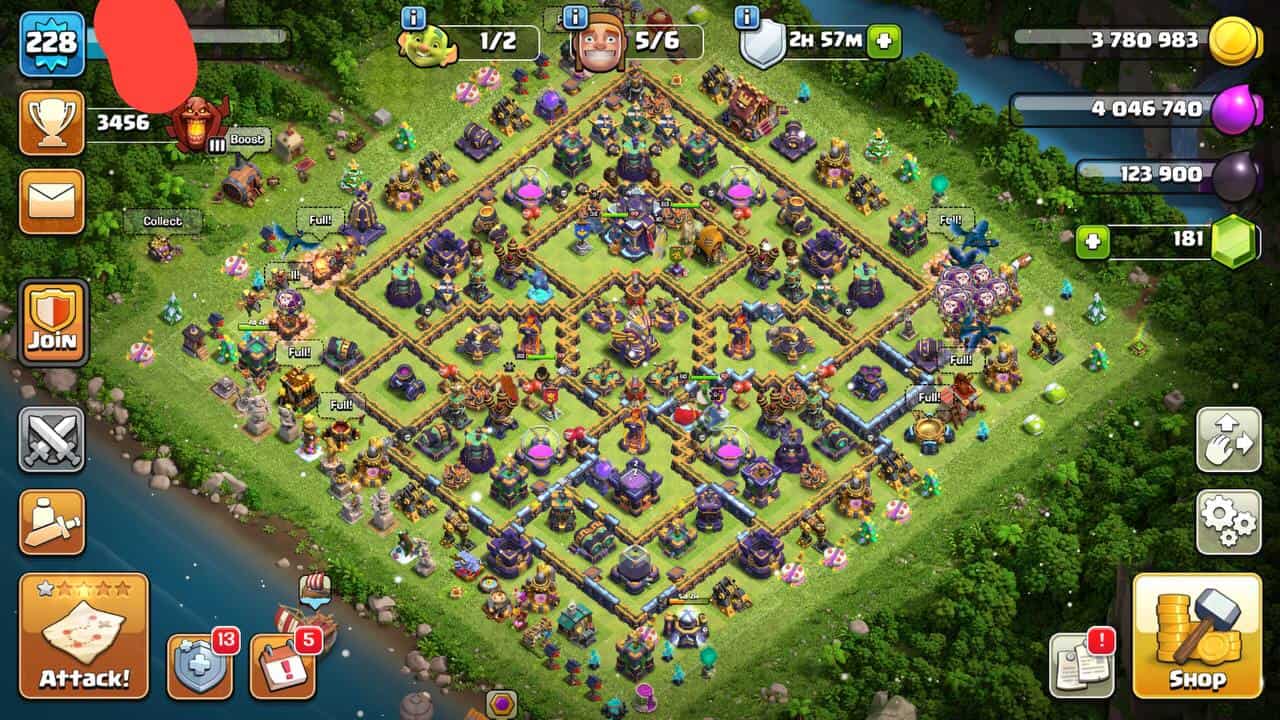The image size is (1280, 720).
Task: Open the layout editor hand button
Action: tap(1228, 440)
